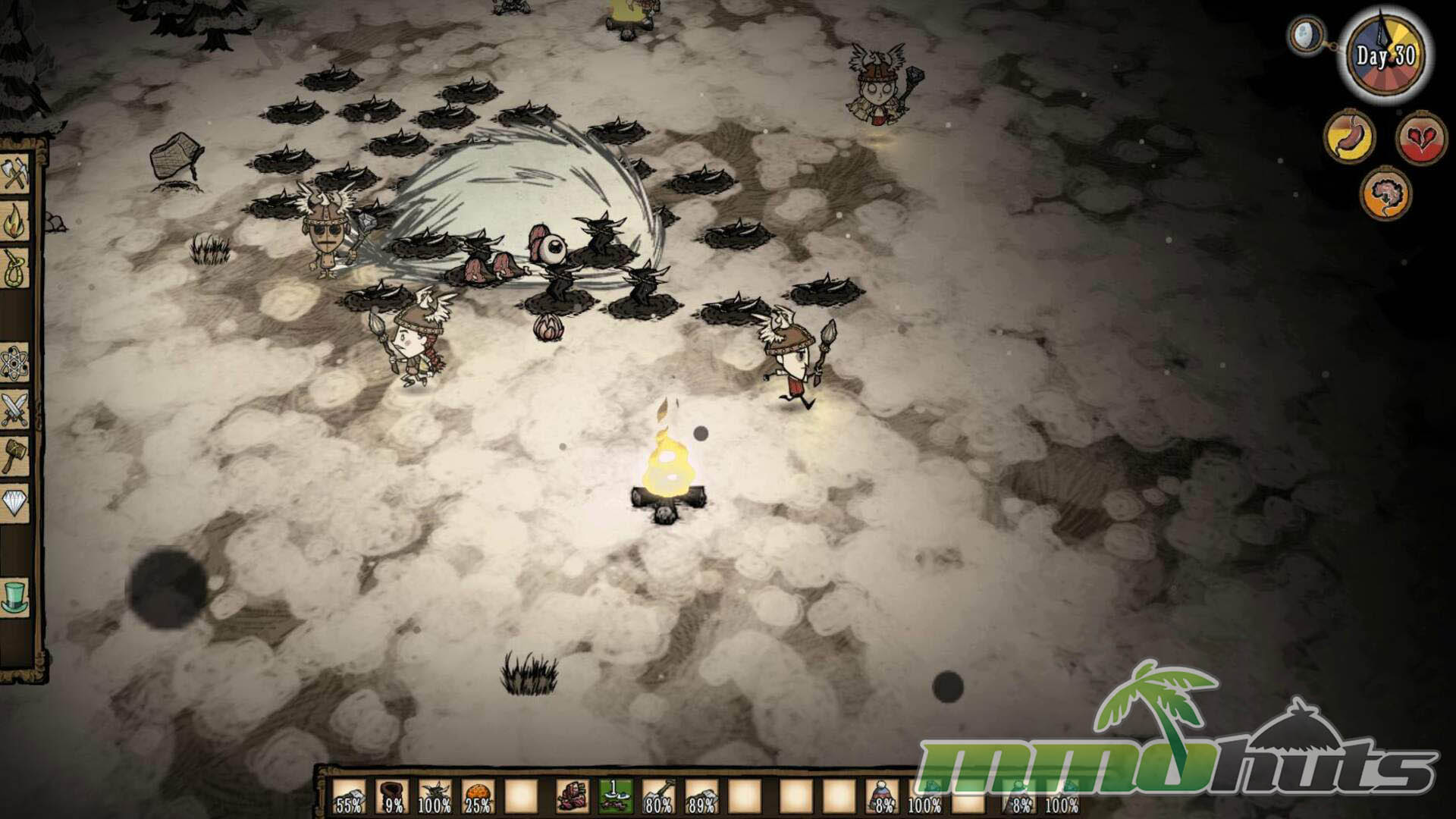This screenshot has width=1456, height=819.
Task: Choose the hammer Structures crafting tab
Action: 15,457
